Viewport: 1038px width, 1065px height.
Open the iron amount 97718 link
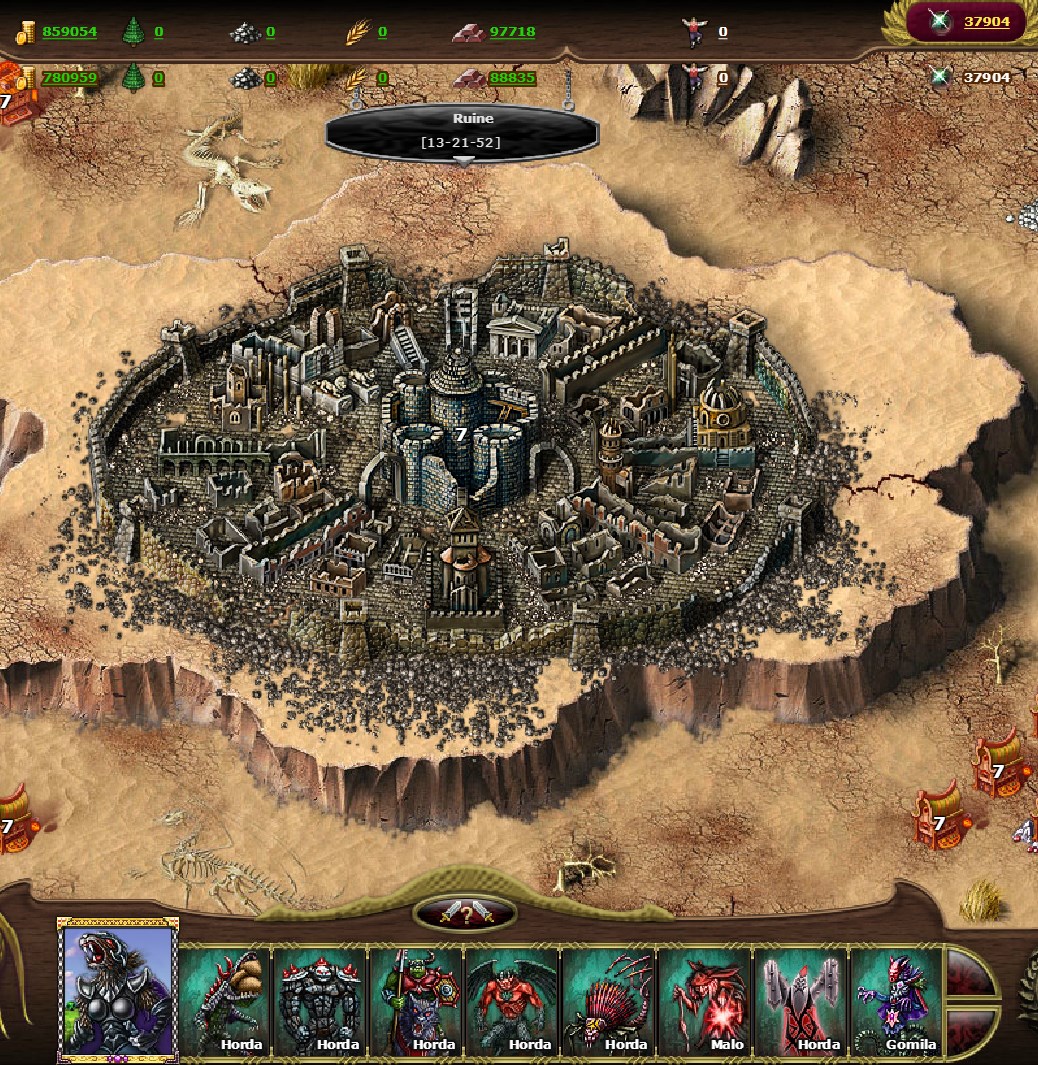click(512, 32)
